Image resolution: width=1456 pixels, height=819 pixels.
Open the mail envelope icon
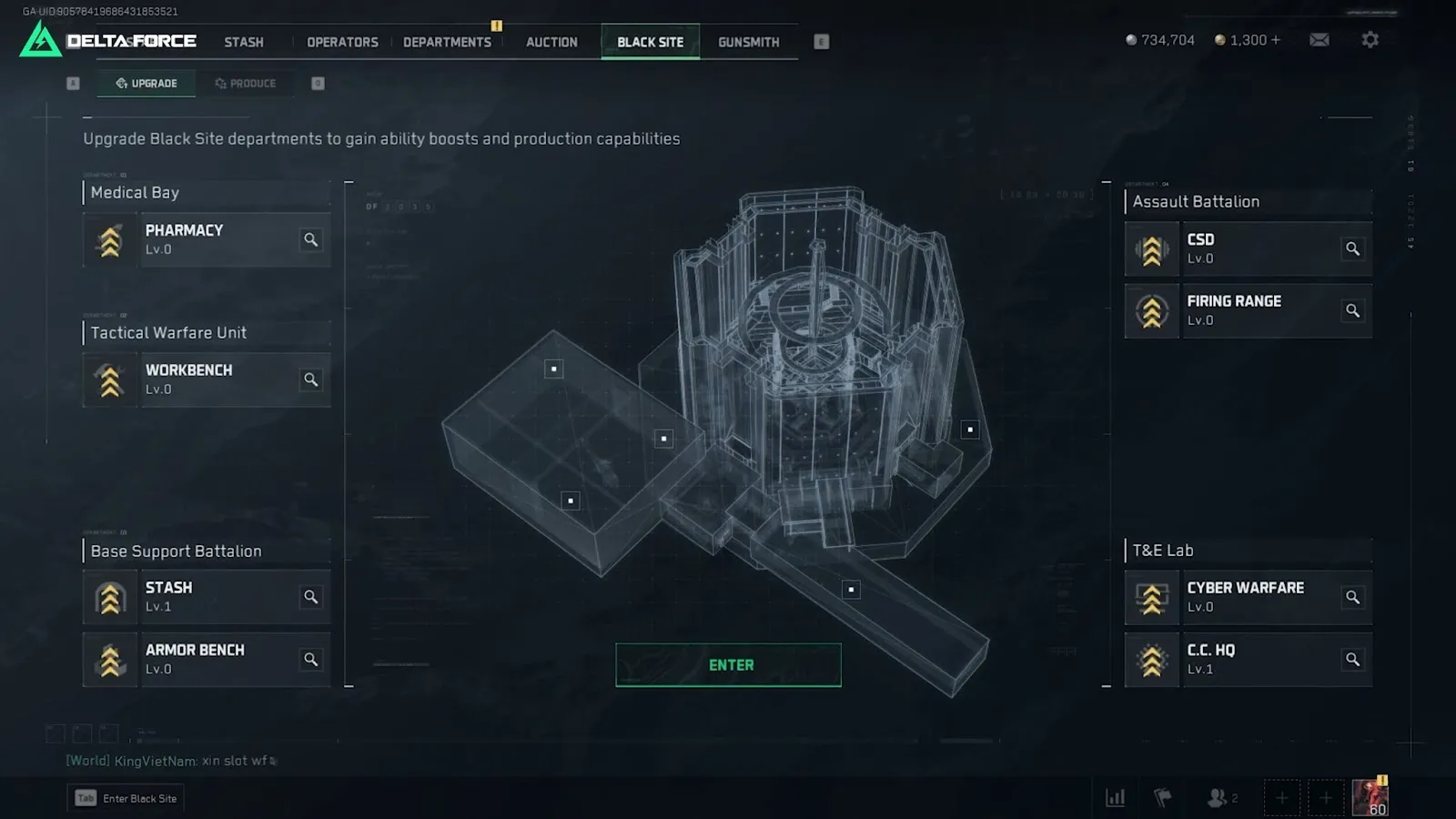[1319, 40]
